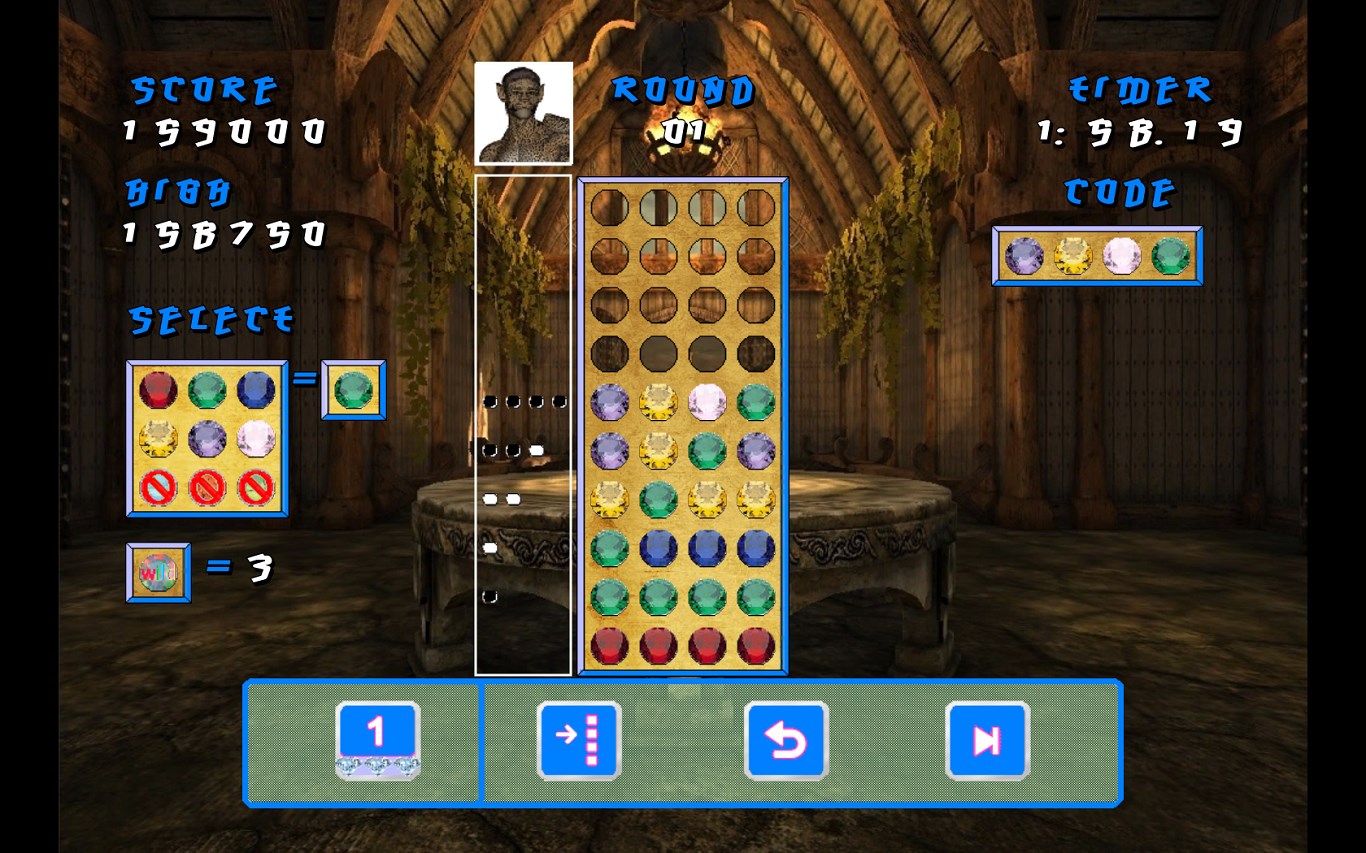Skip ahead with the next-track arrow button
This screenshot has height=853, width=1366.
[x=987, y=740]
